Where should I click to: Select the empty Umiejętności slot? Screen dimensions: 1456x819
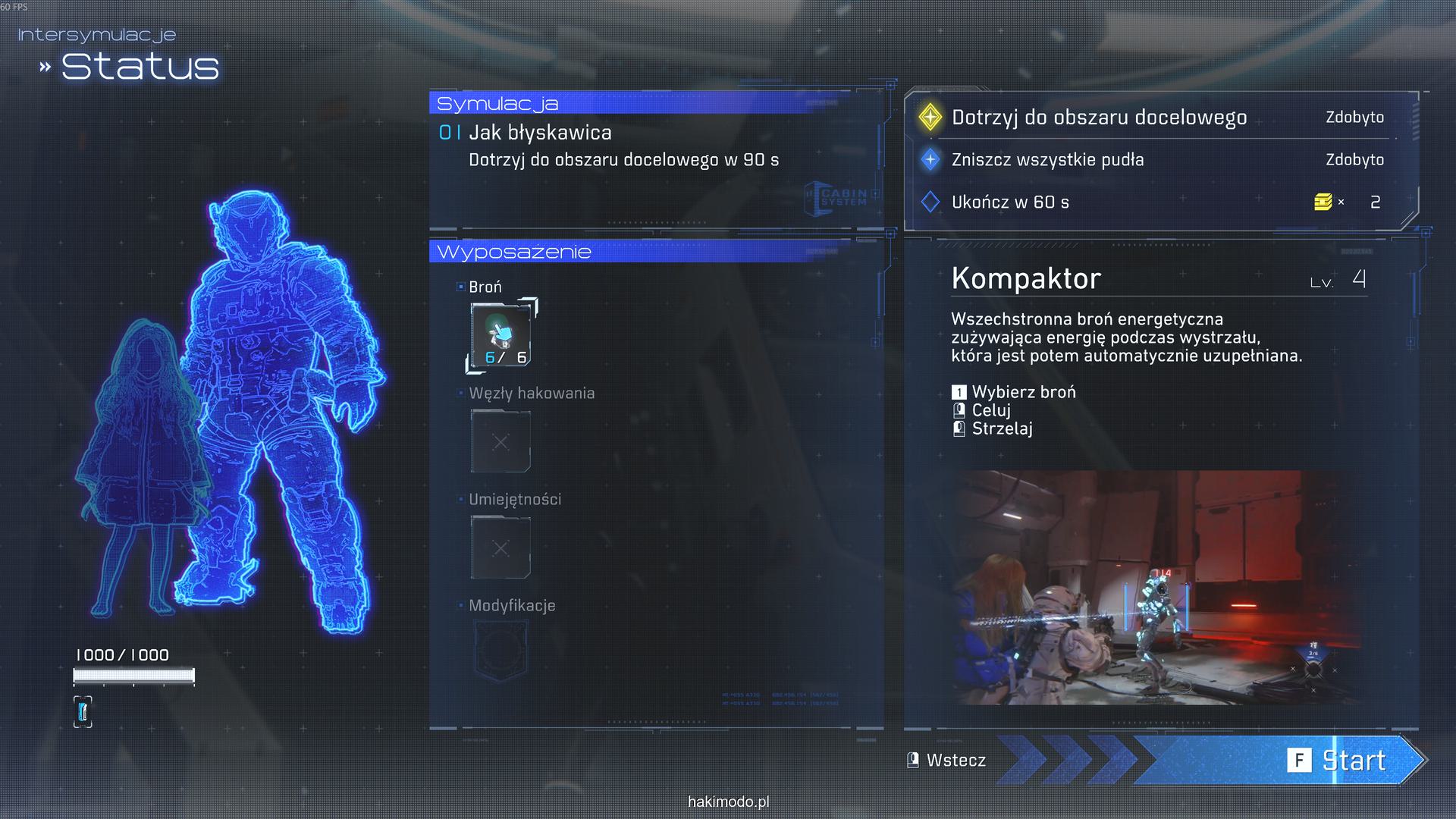tap(500, 548)
